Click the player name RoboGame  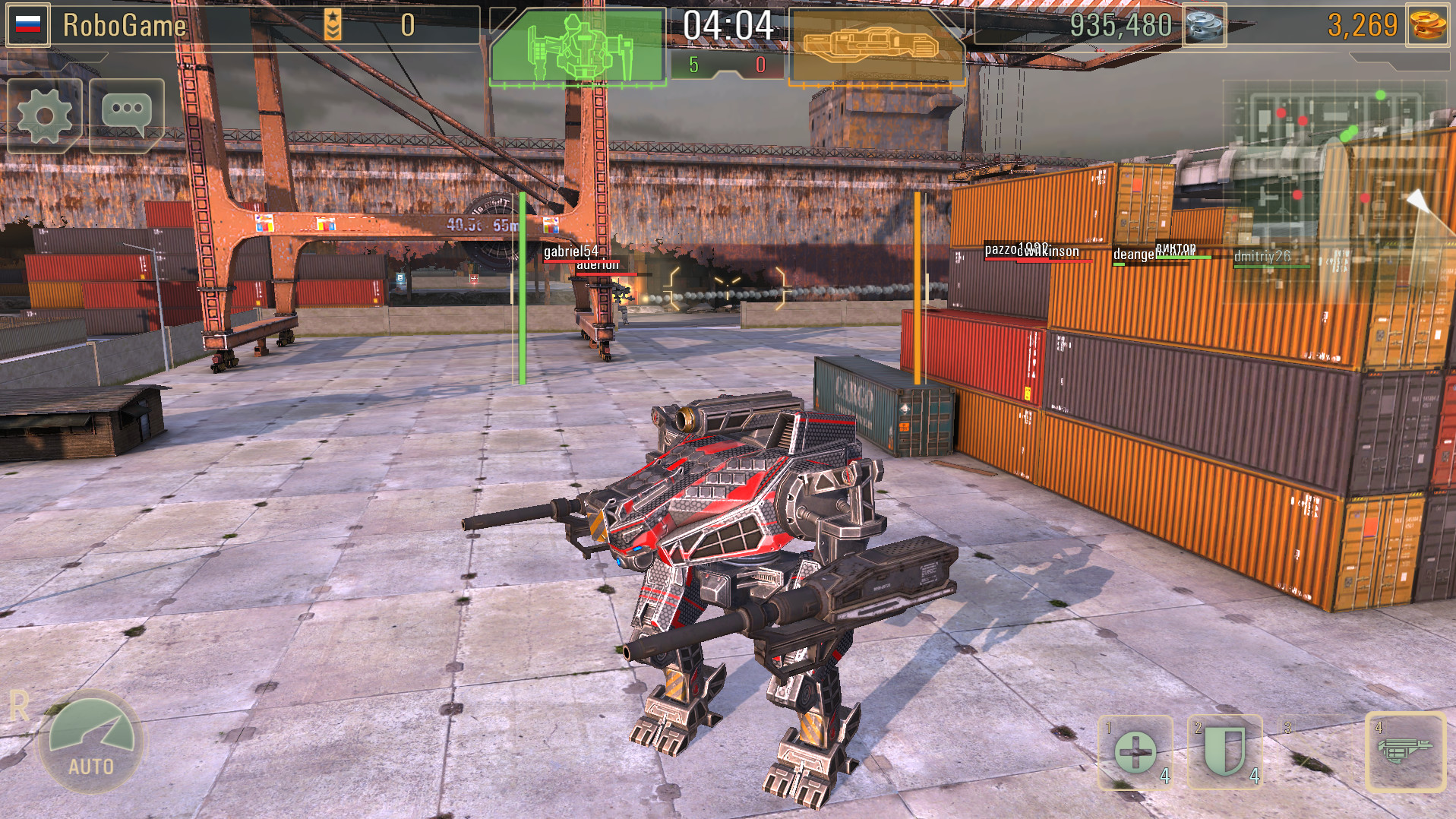[x=126, y=24]
